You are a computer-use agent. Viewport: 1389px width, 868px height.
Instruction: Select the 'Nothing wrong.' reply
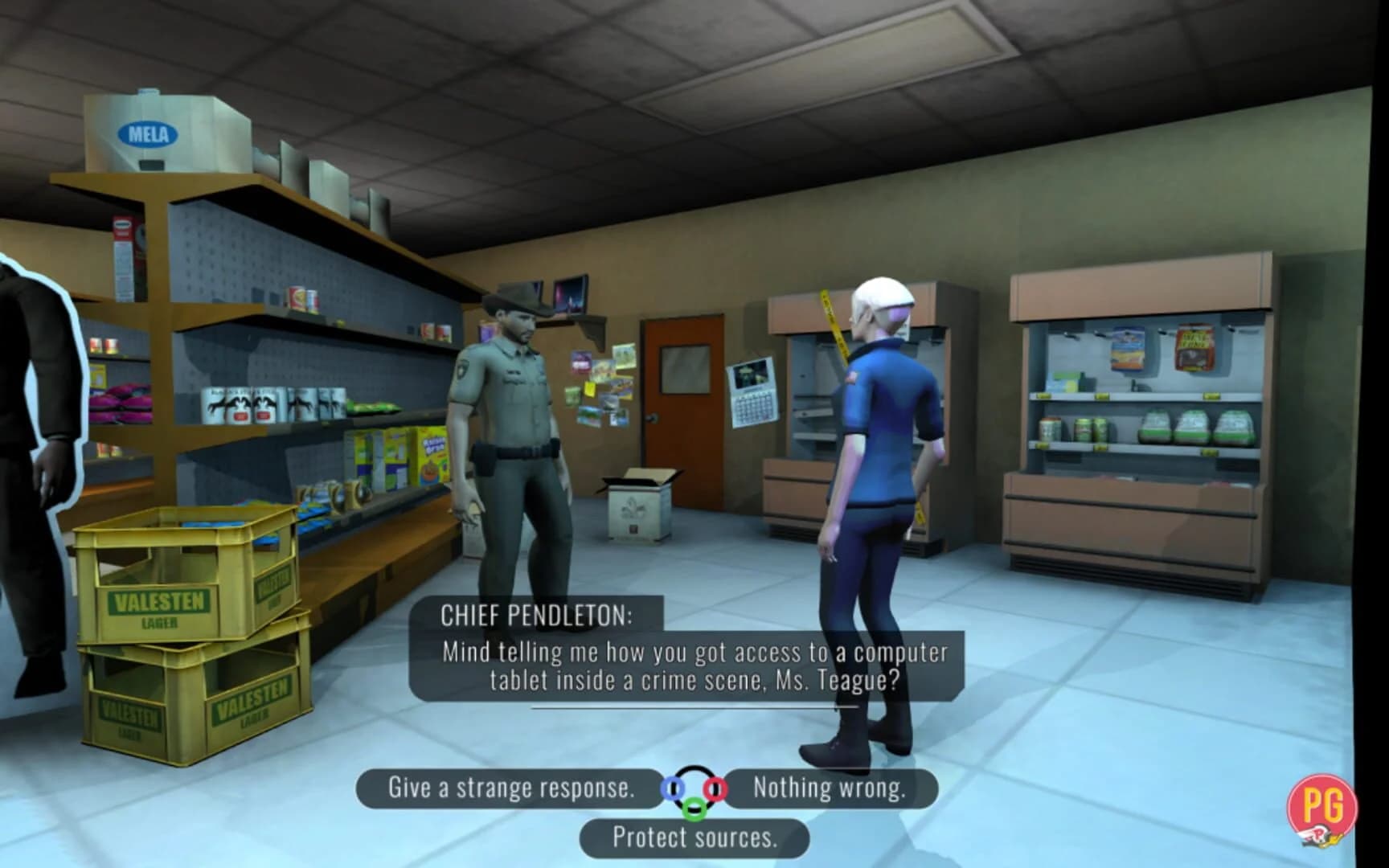828,788
